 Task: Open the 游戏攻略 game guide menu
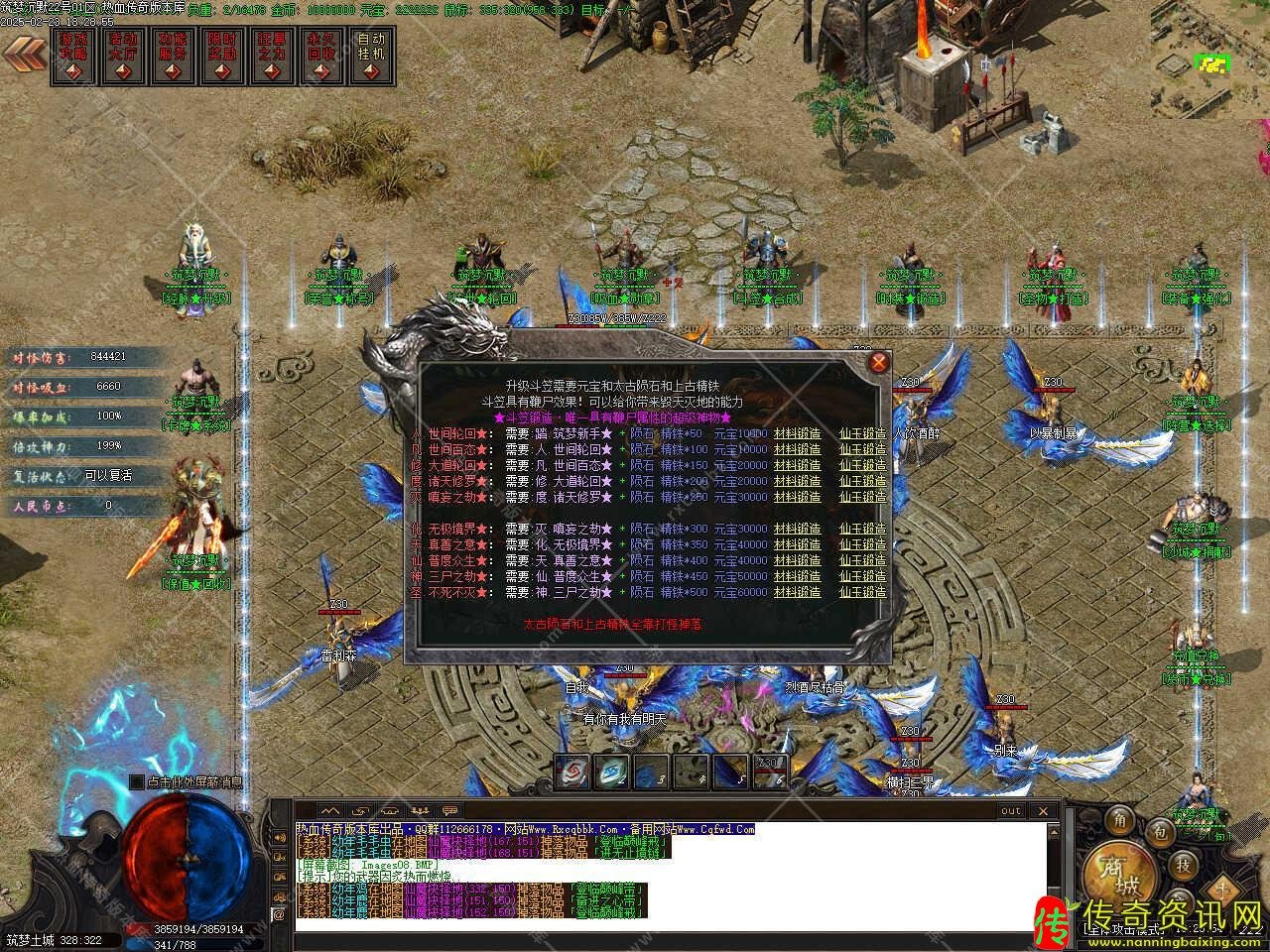pos(73,58)
